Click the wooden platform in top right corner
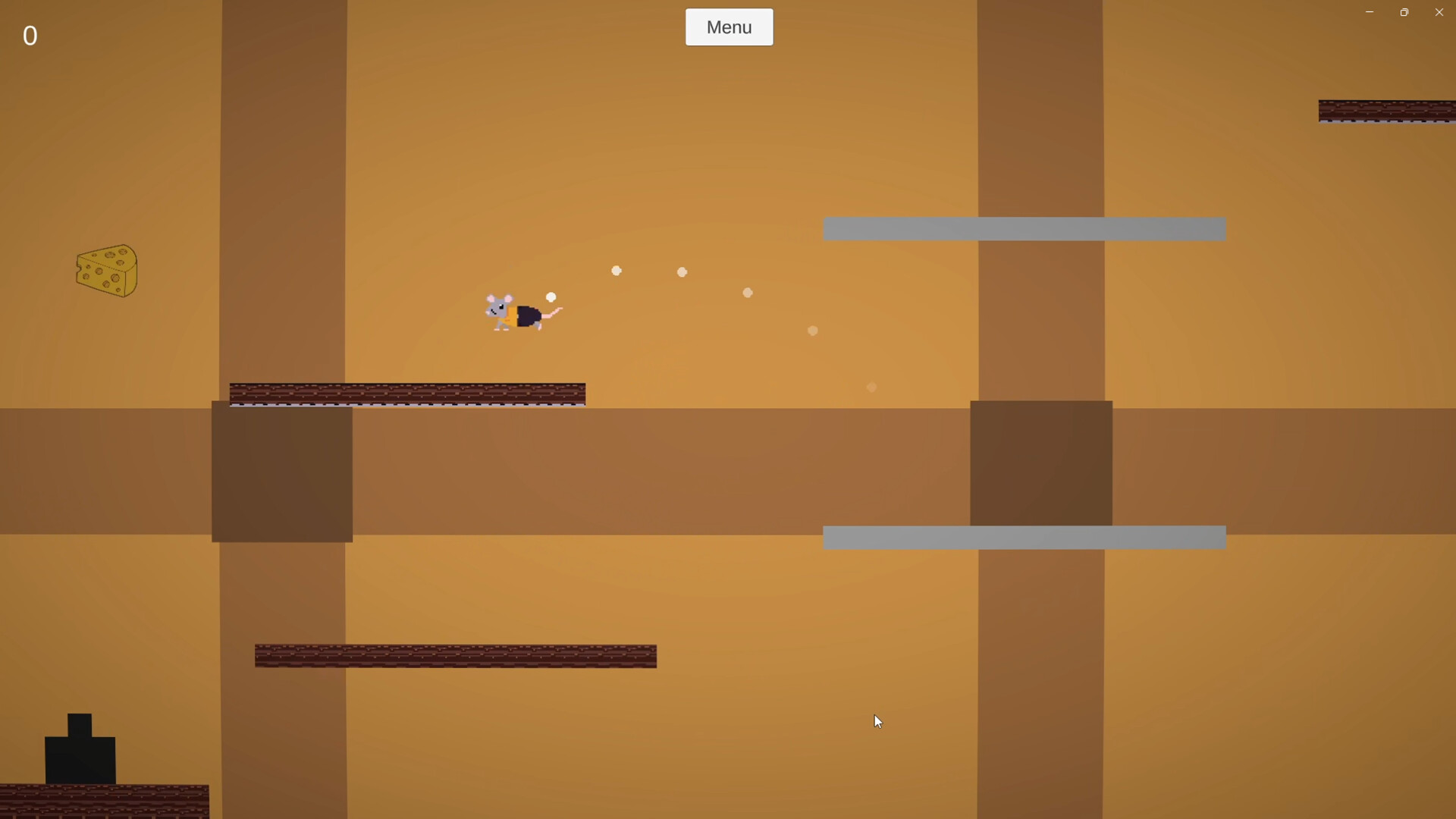This screenshot has width=1456, height=819. tap(1388, 111)
